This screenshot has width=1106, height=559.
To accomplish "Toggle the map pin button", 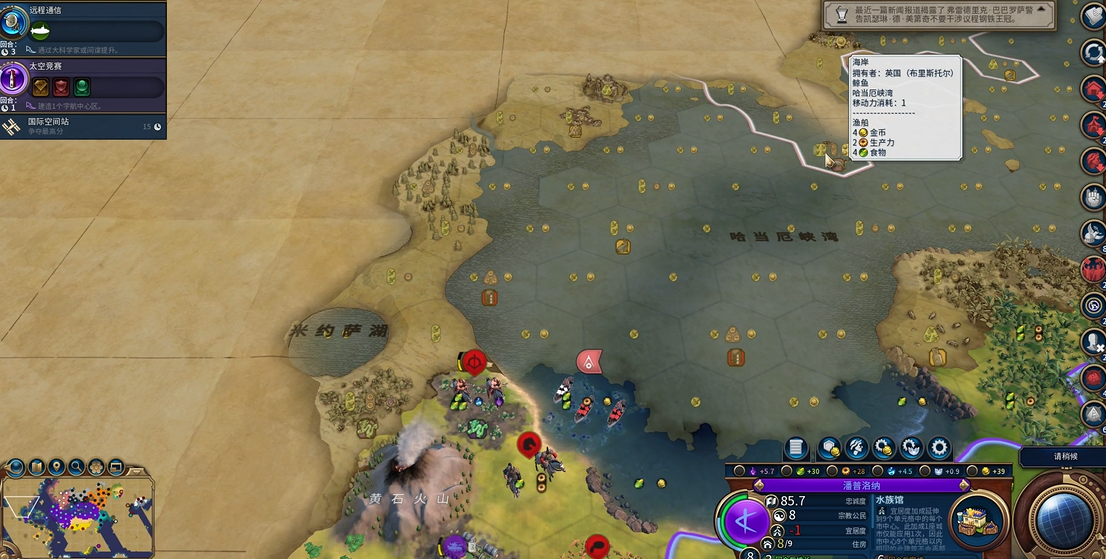I will pos(56,466).
